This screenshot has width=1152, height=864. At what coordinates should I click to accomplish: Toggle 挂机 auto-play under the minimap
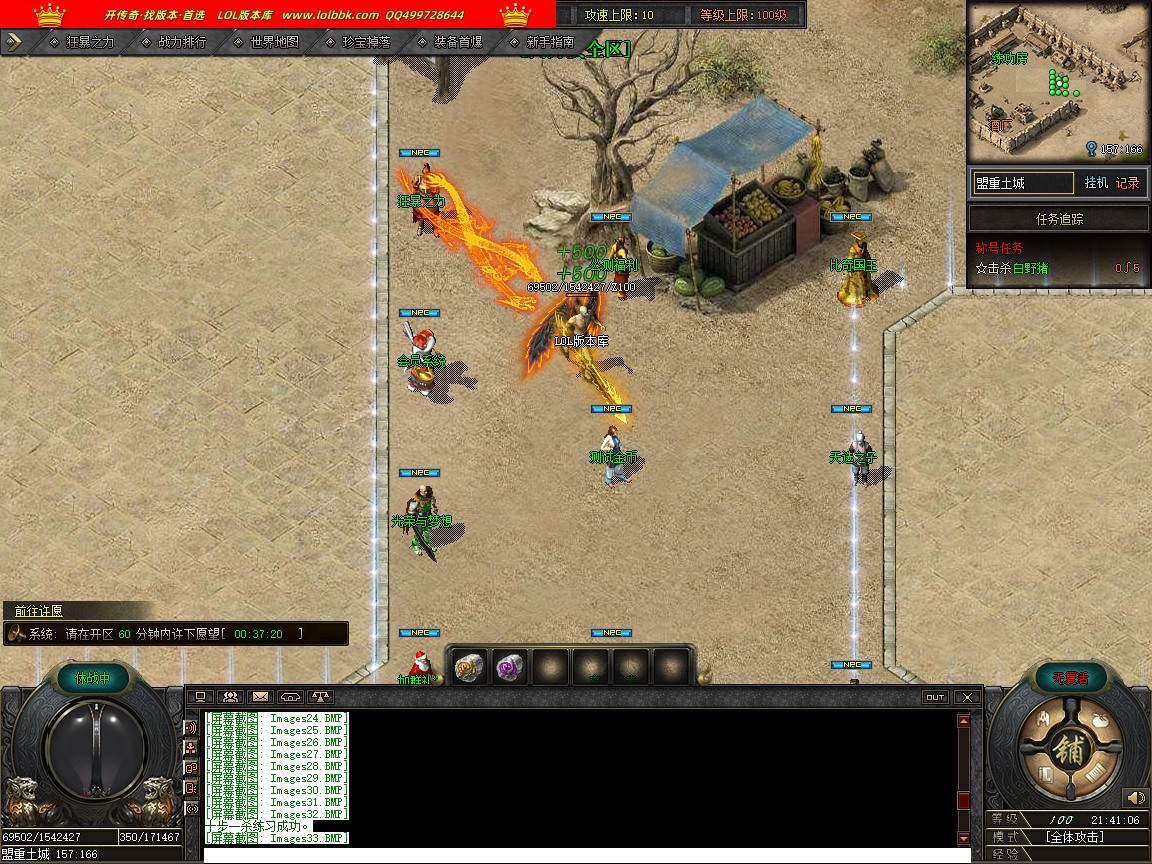[x=1096, y=183]
